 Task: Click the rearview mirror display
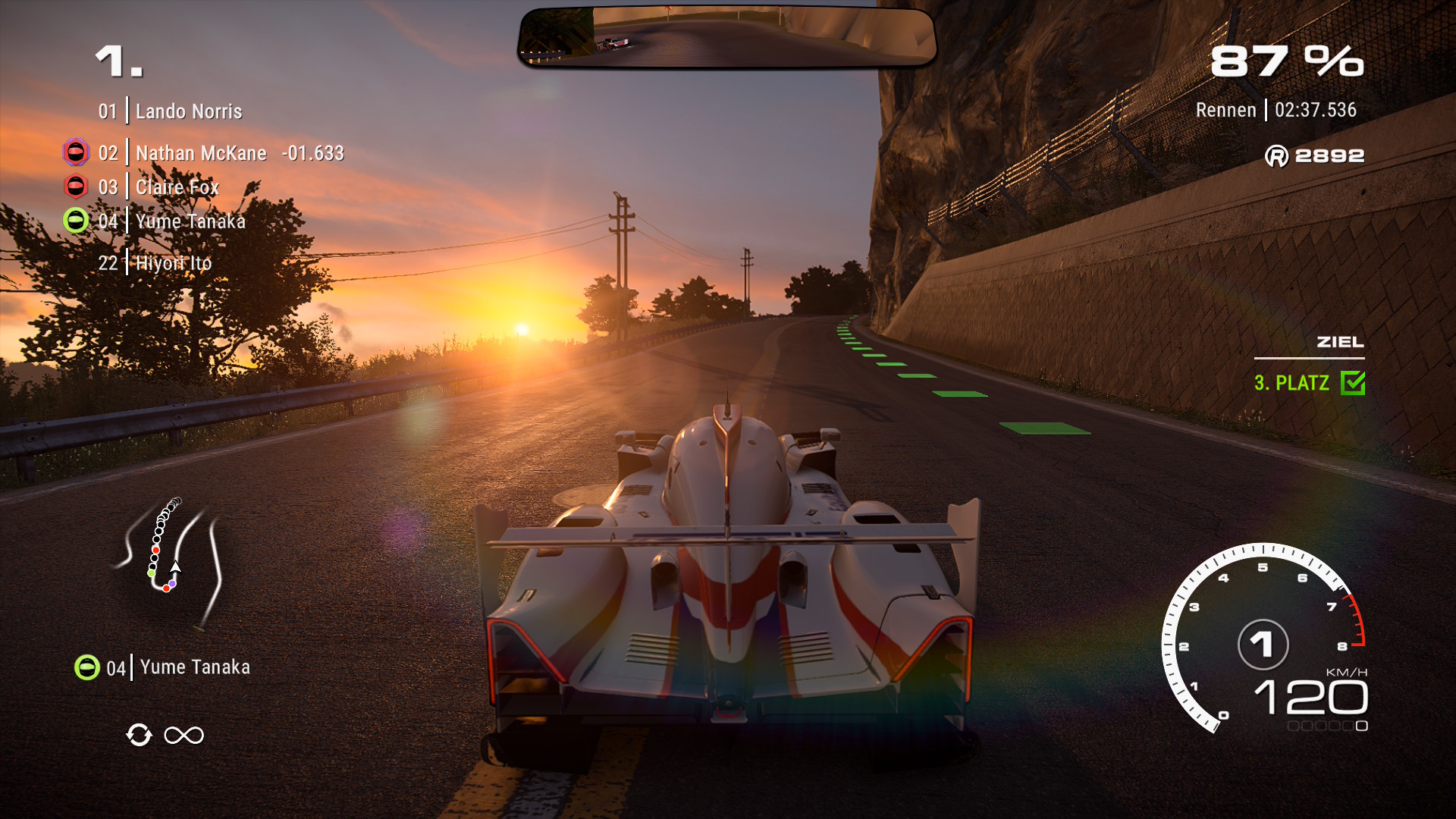pyautogui.click(x=726, y=36)
